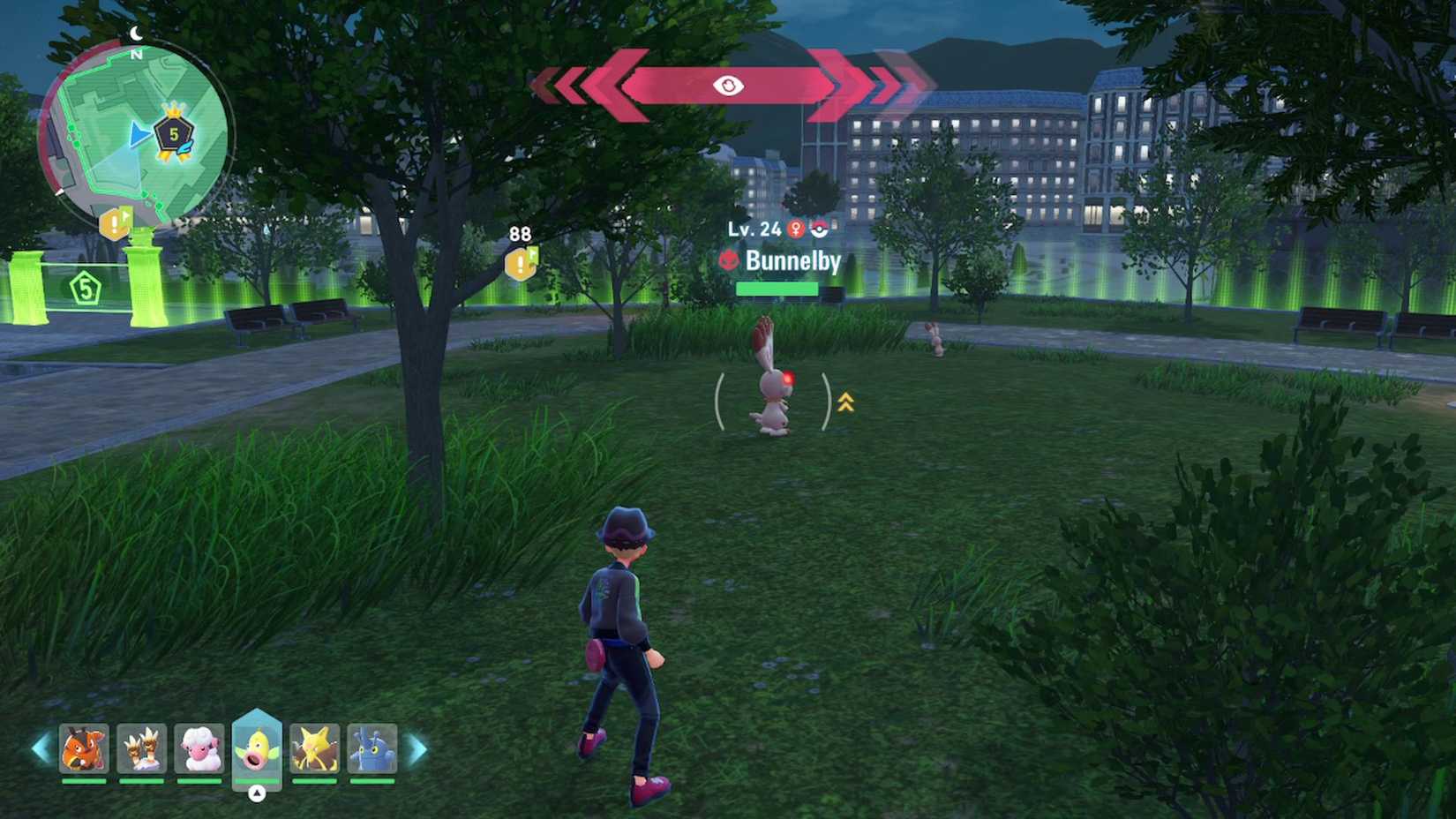
Task: Select the highlighted Weepinbell party slot
Action: pos(257,748)
